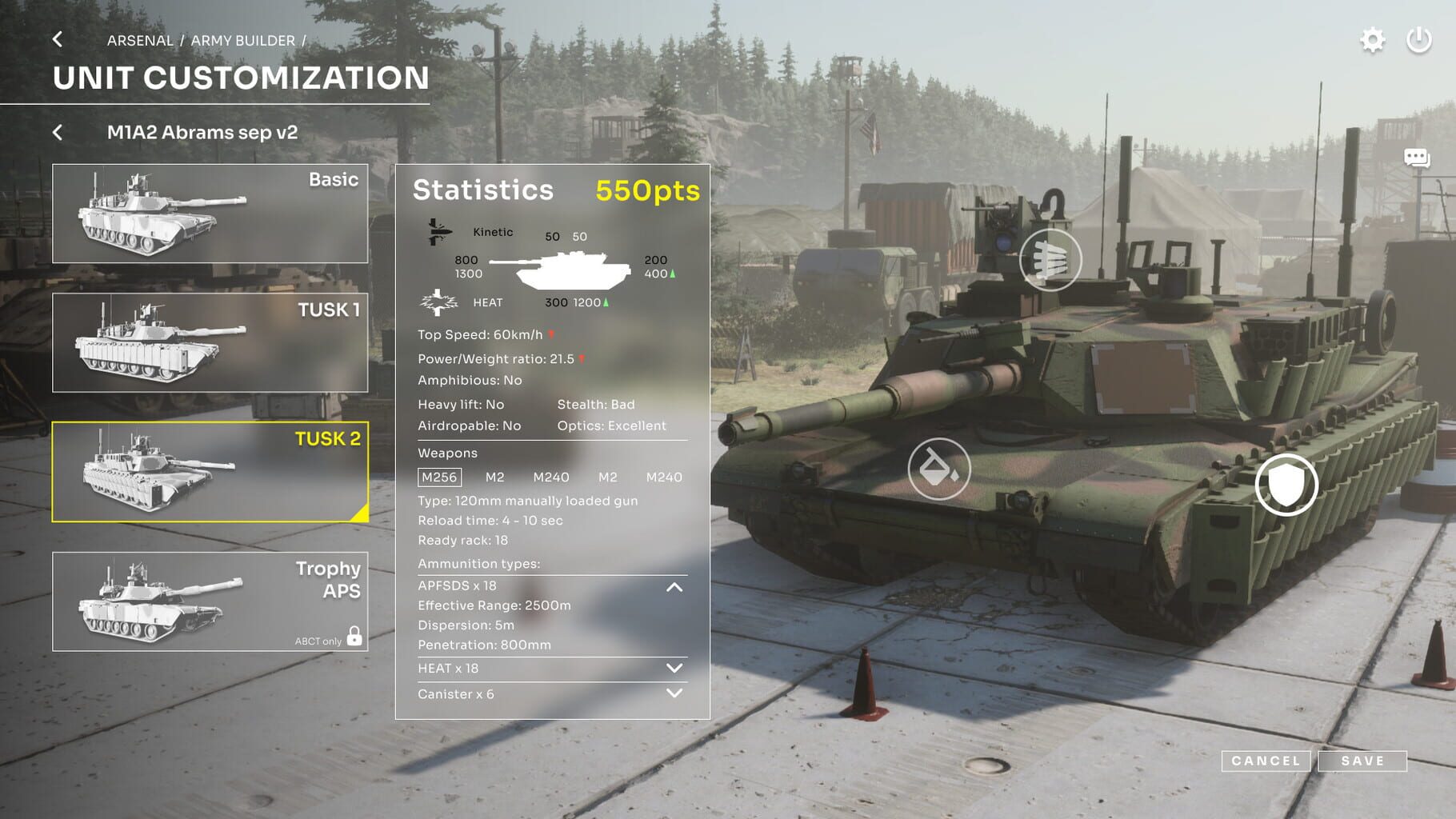Click the power/exit icon

[x=1420, y=38]
